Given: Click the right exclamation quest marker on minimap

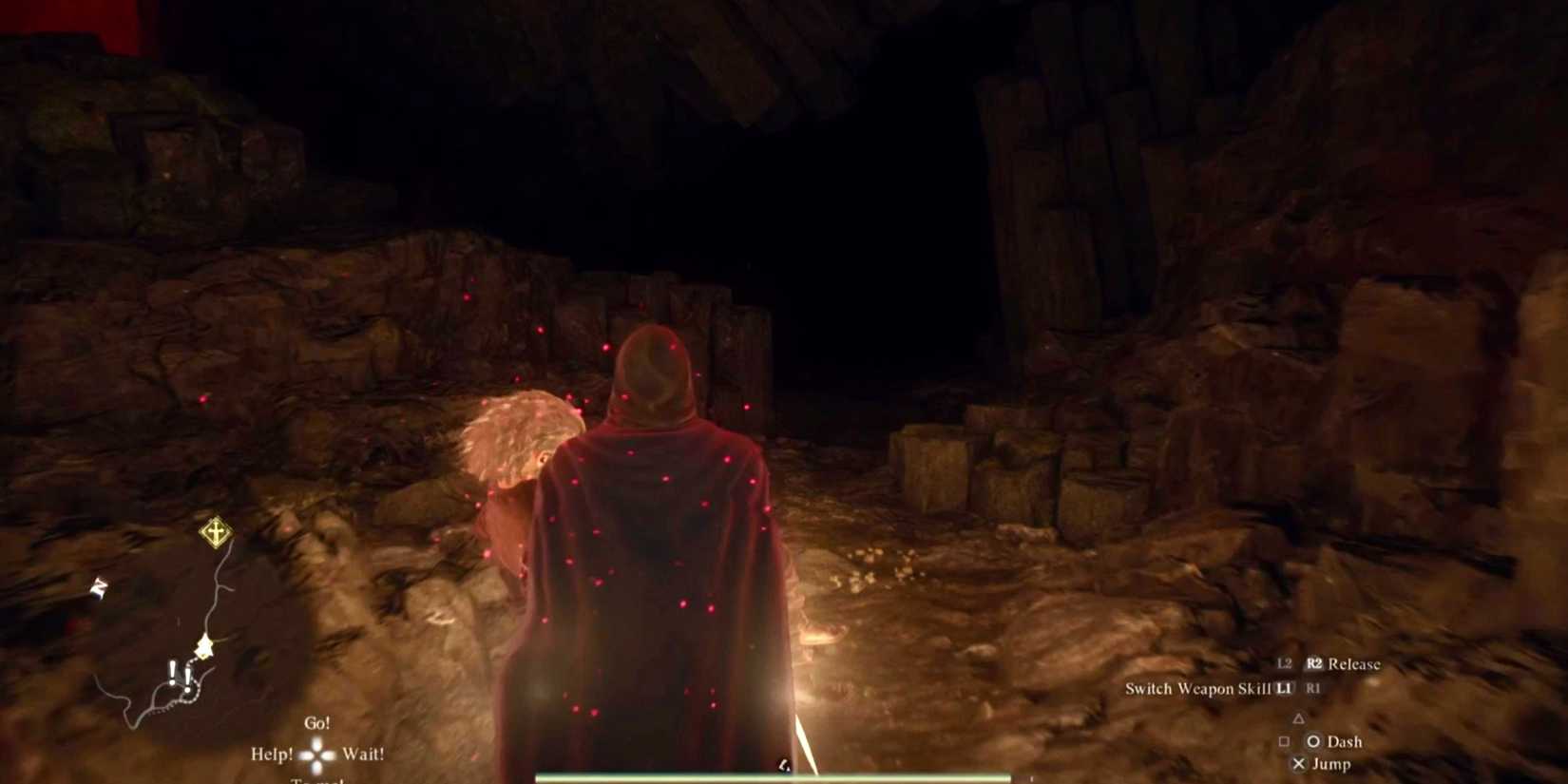Looking at the screenshot, I should (188, 678).
